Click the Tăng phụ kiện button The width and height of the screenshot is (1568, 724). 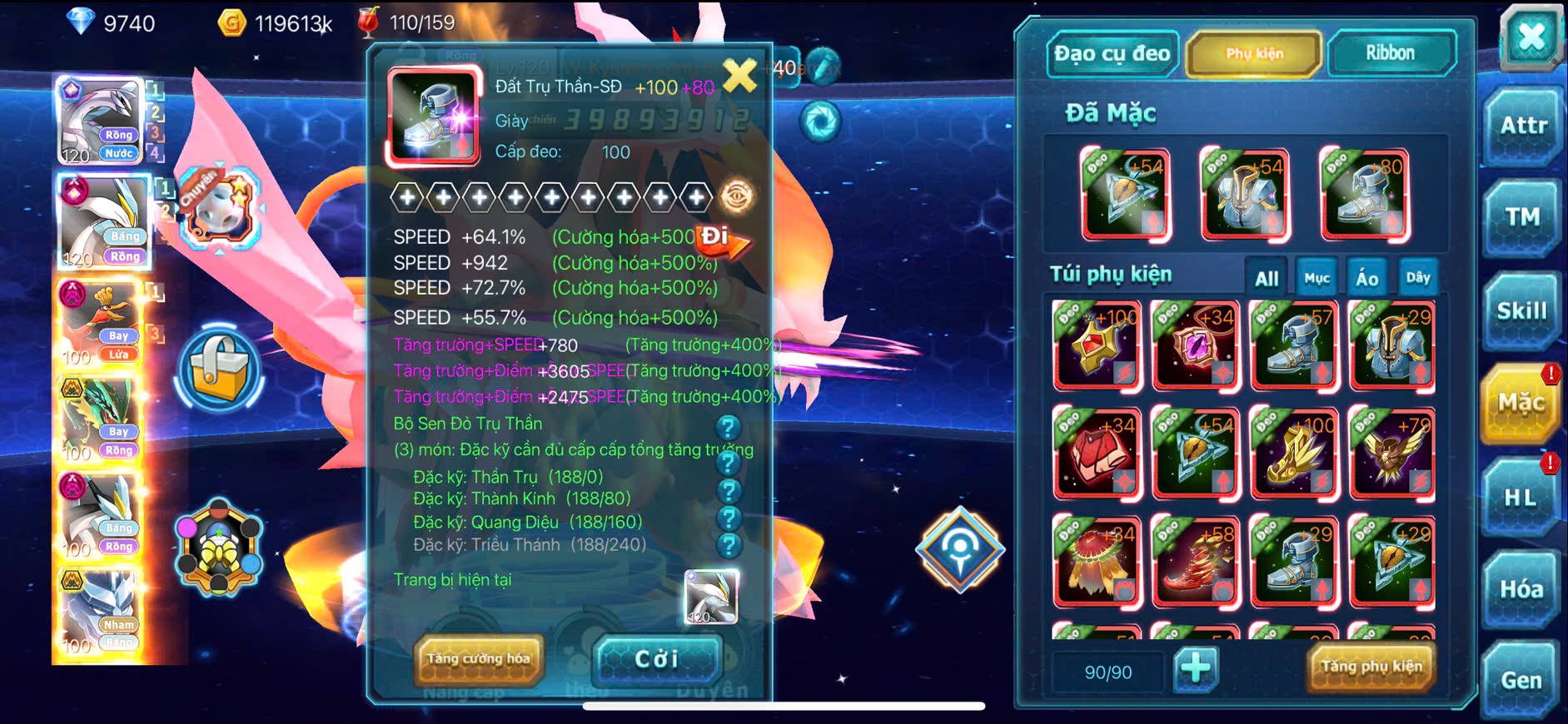pos(1371,667)
